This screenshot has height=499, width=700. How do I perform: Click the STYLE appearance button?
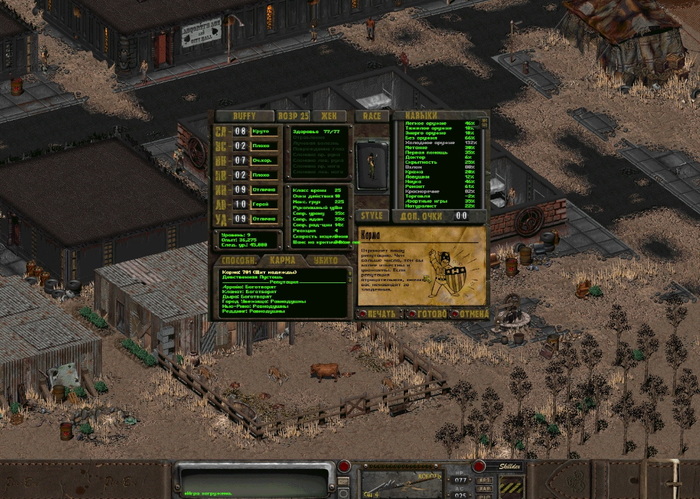tap(372, 215)
